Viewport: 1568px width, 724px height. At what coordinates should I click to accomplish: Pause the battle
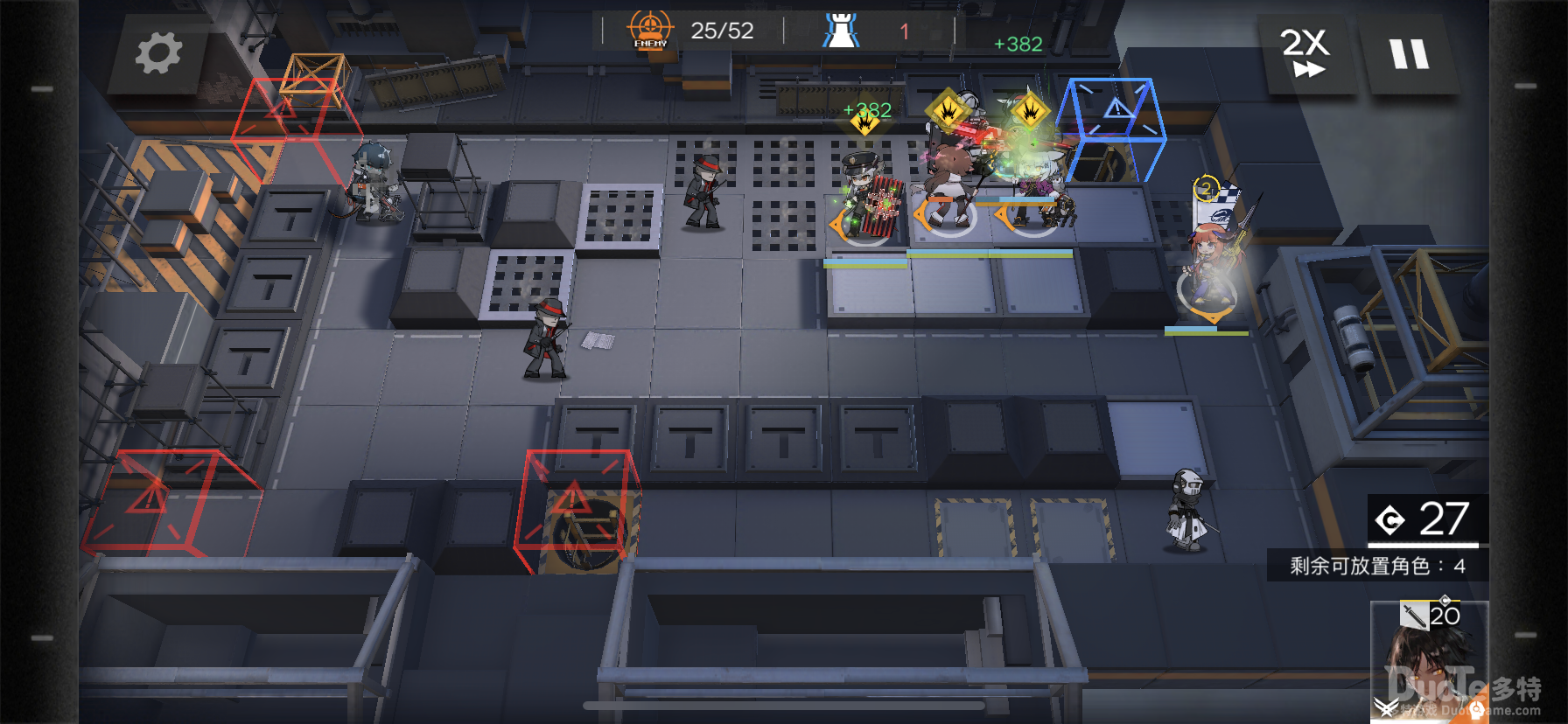[1409, 54]
